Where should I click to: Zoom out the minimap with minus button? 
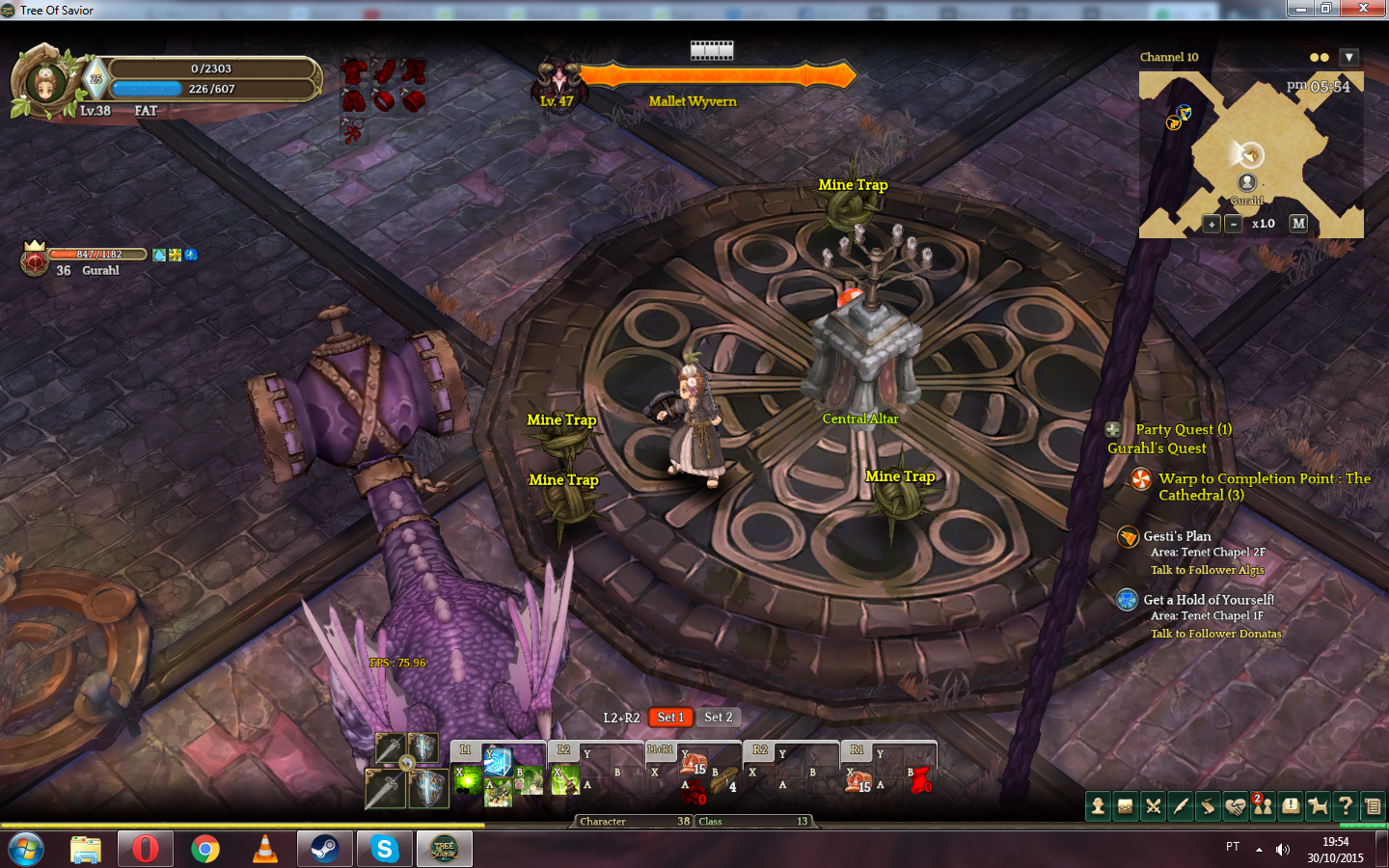point(1233,224)
